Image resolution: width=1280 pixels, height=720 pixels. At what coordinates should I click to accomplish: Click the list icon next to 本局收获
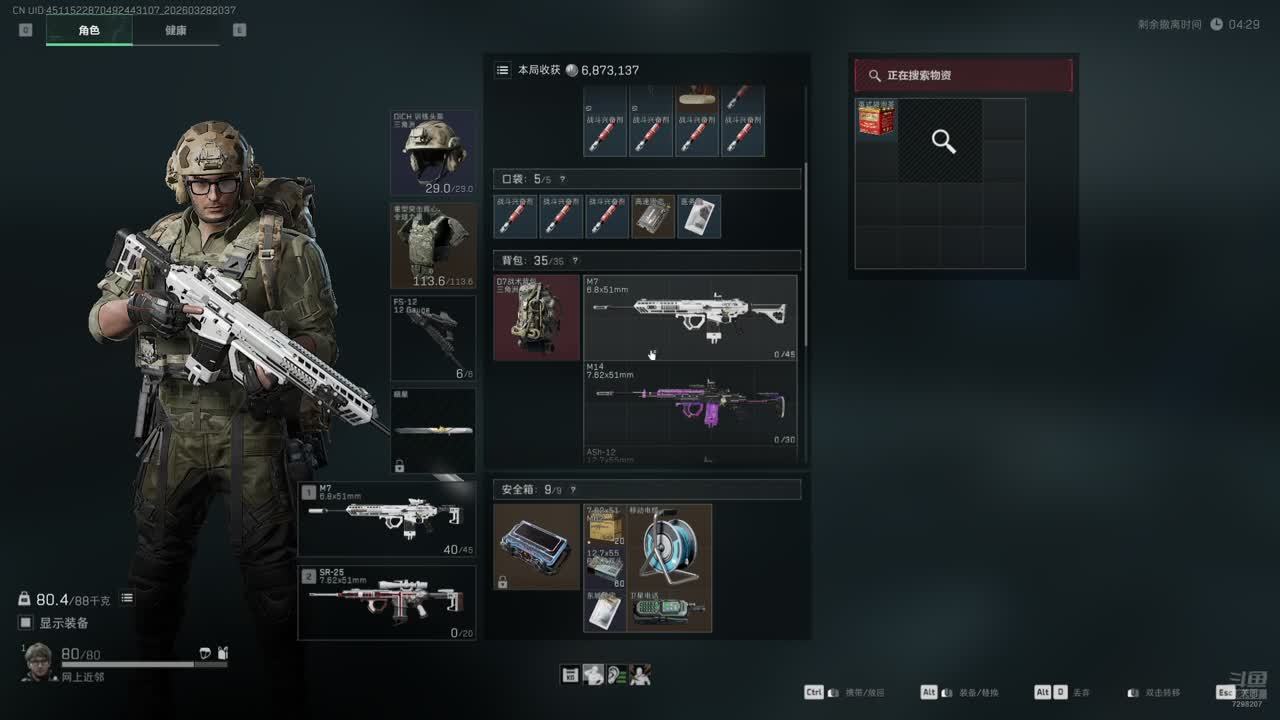click(502, 70)
